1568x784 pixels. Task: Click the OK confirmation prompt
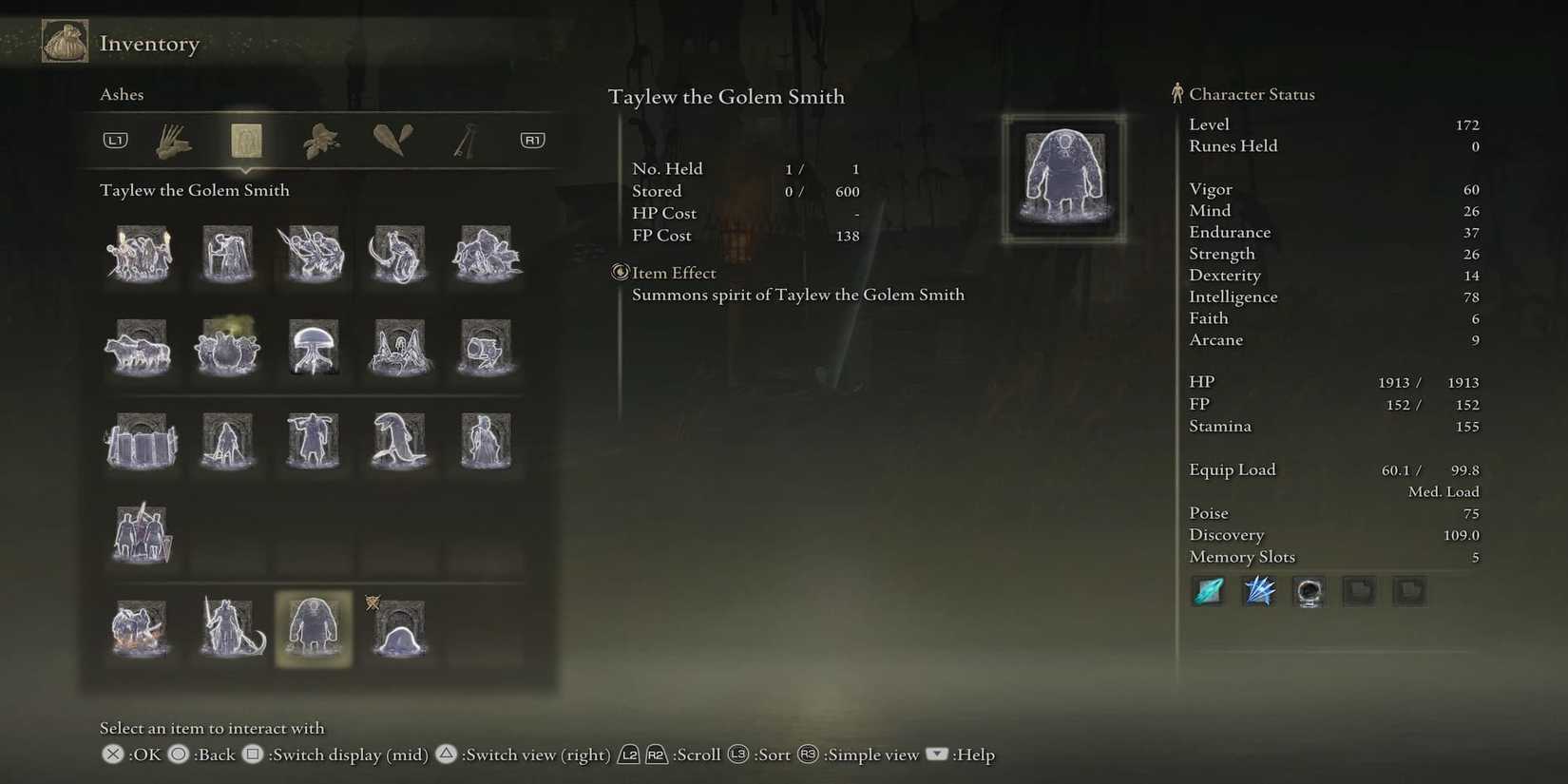pos(111,754)
